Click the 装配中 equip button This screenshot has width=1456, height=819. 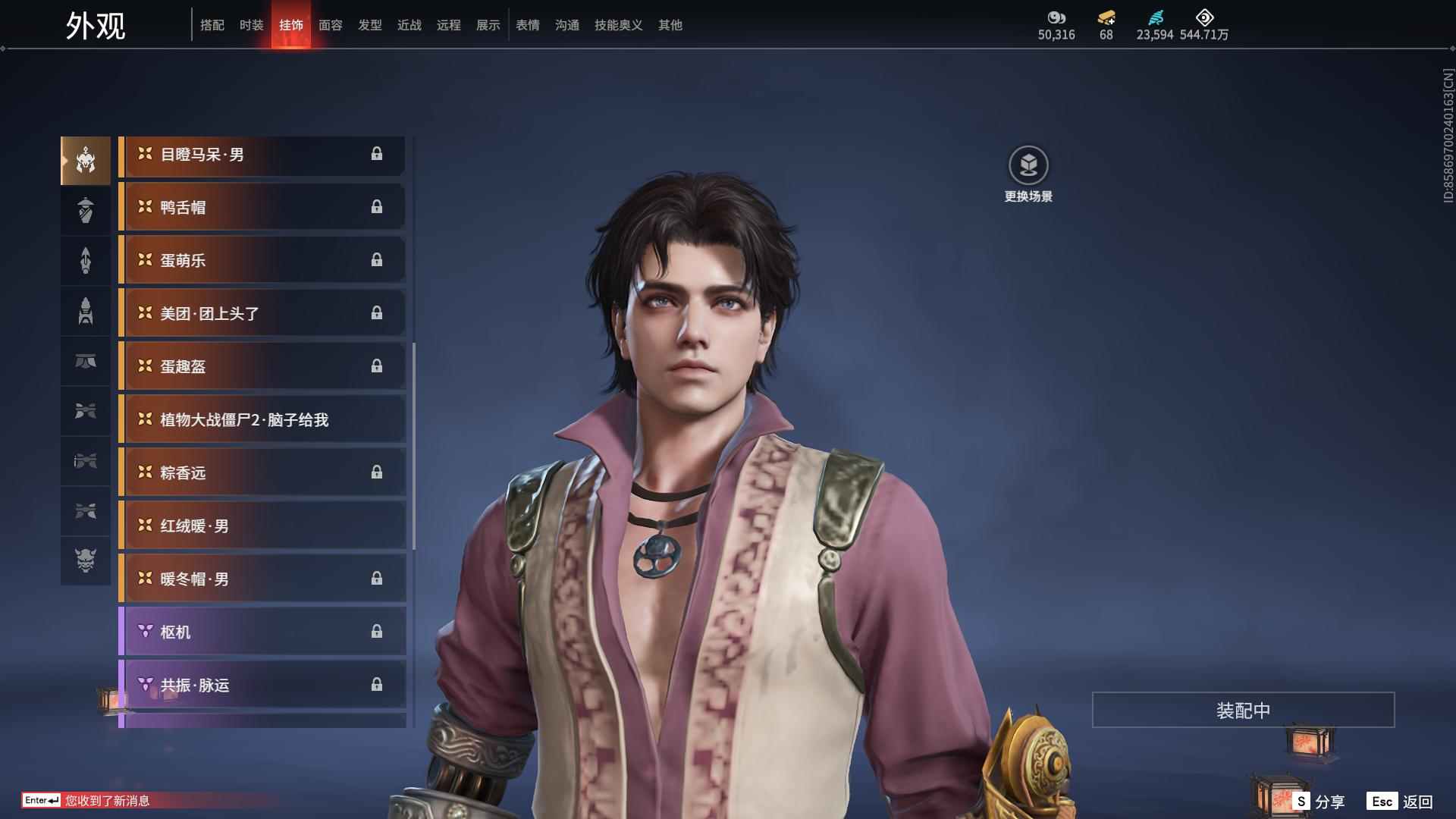[1243, 710]
